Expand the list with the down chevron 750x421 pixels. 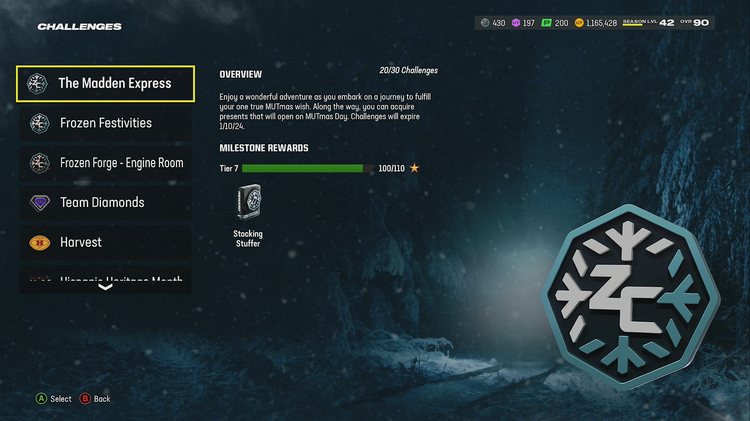click(105, 287)
